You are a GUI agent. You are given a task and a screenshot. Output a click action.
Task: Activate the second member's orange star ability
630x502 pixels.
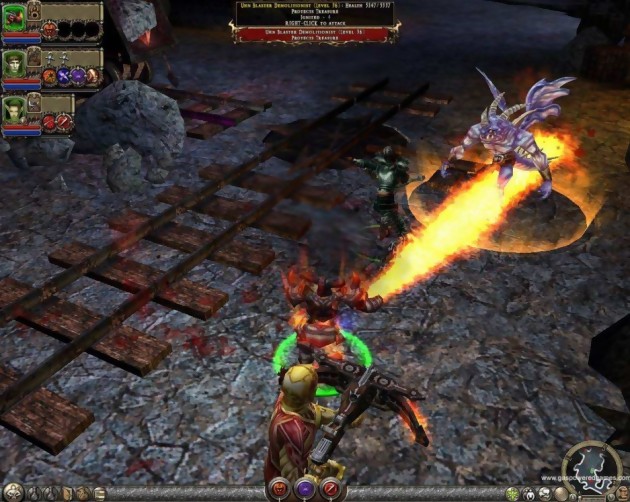tap(48, 76)
